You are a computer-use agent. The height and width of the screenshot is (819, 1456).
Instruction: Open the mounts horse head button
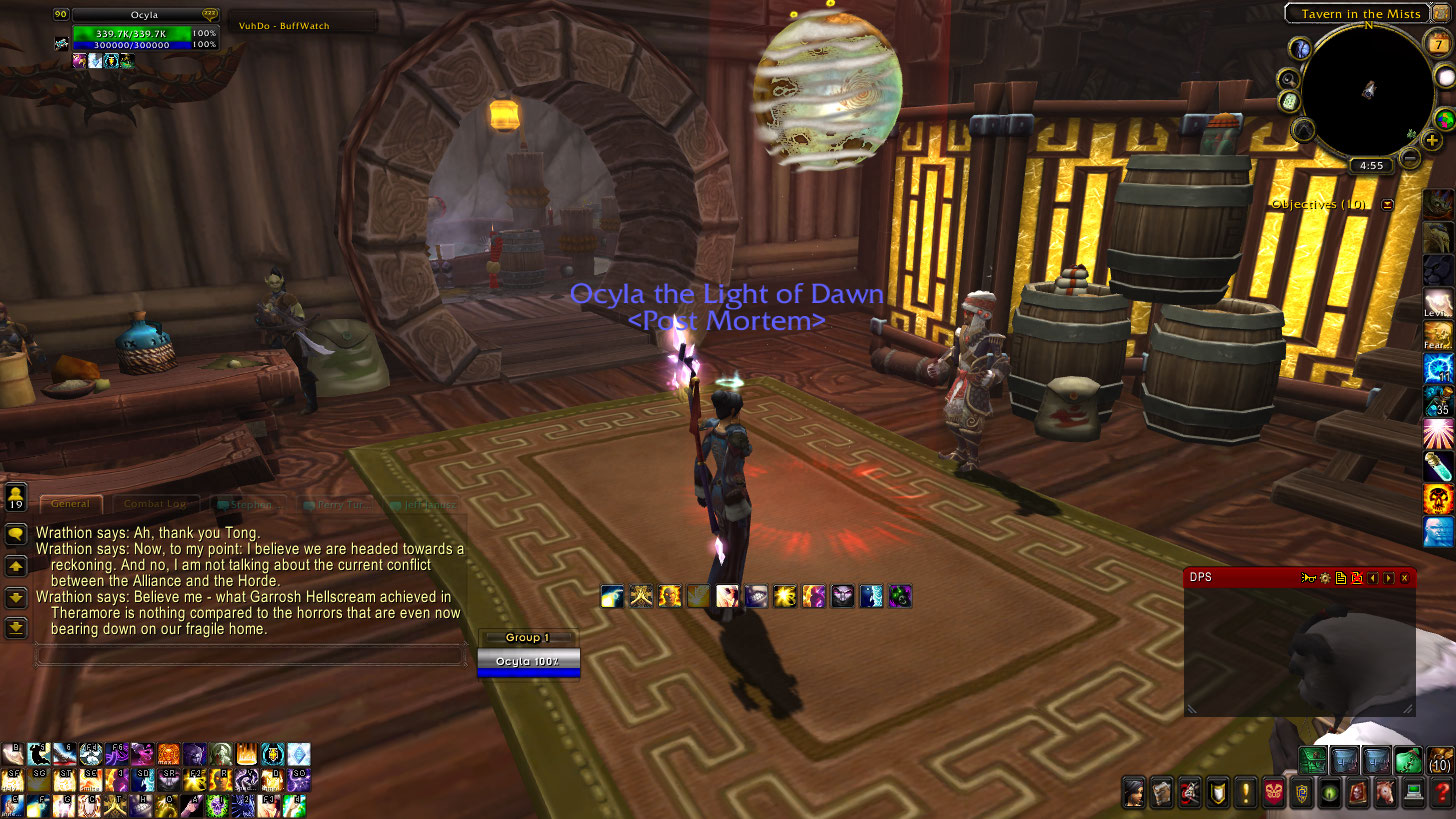point(1385,793)
